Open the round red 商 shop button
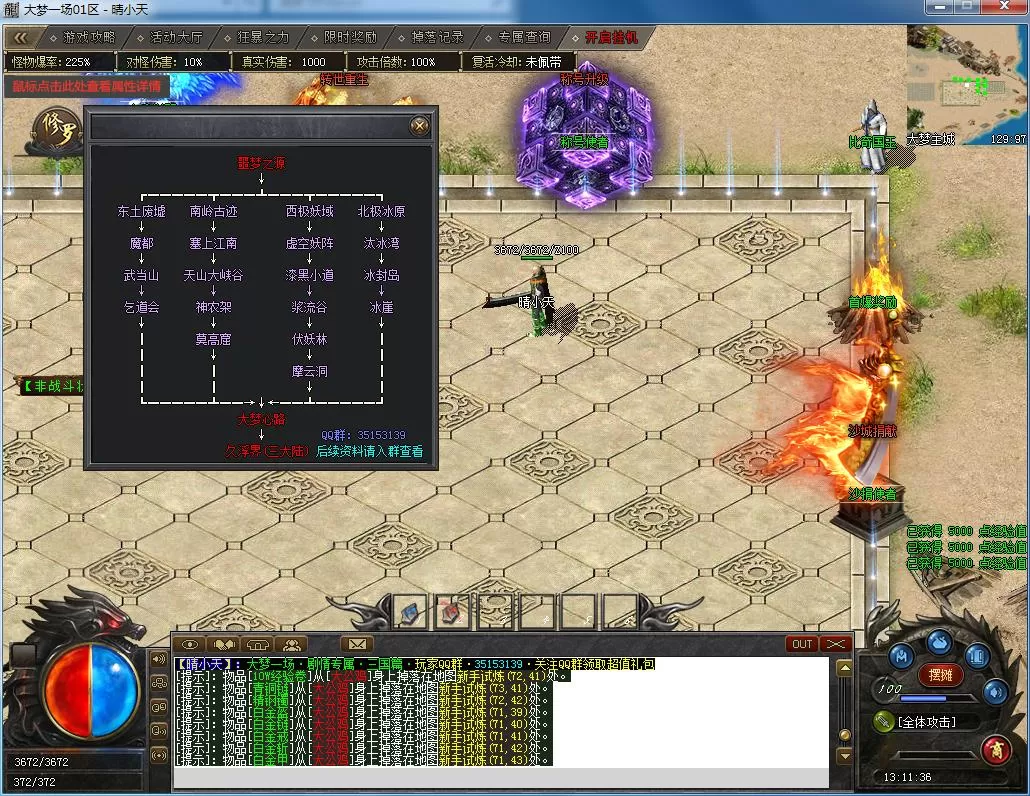Screen dimensions: 1030x796 click(995, 748)
